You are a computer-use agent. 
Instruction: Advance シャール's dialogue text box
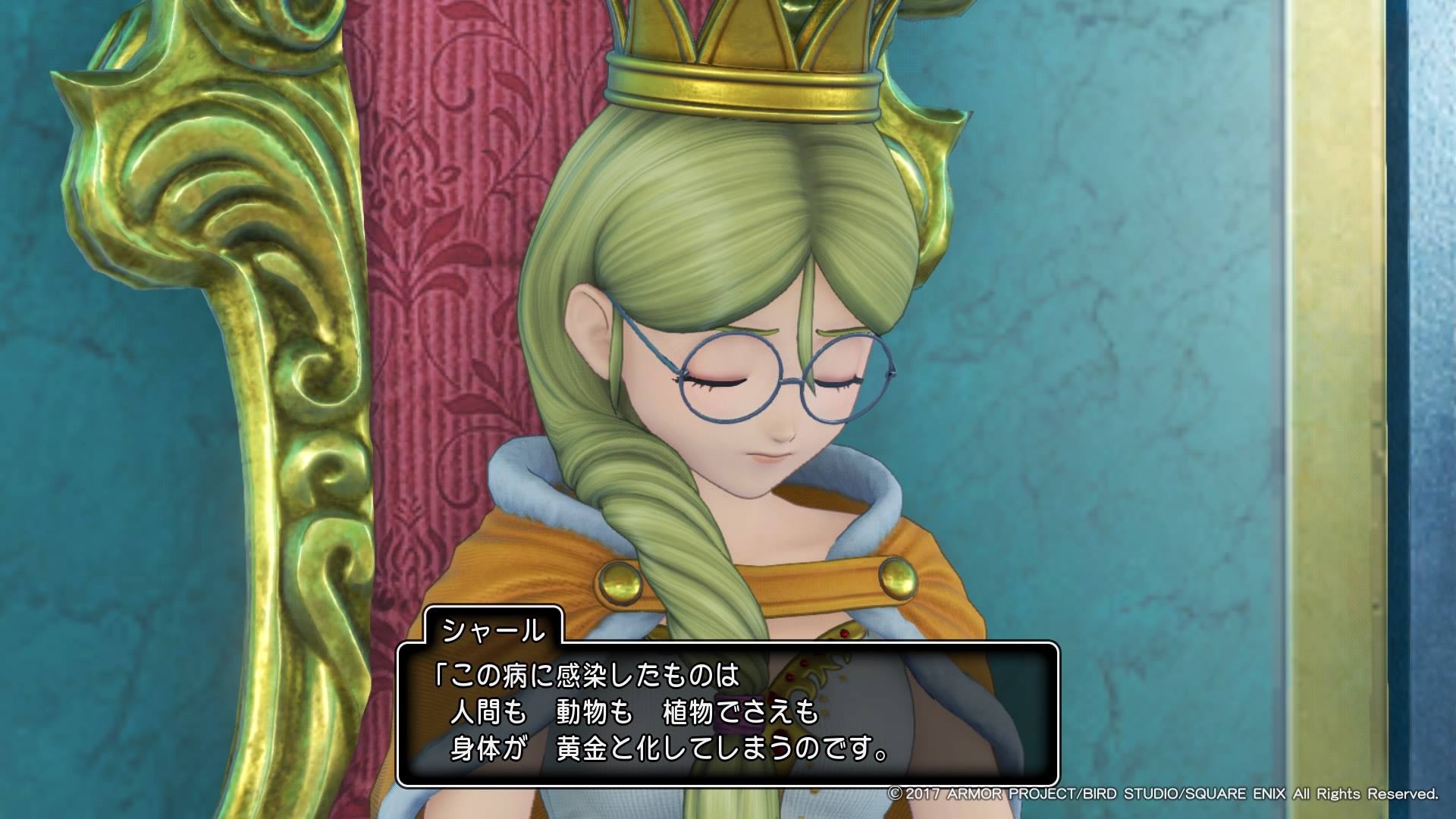[726, 714]
